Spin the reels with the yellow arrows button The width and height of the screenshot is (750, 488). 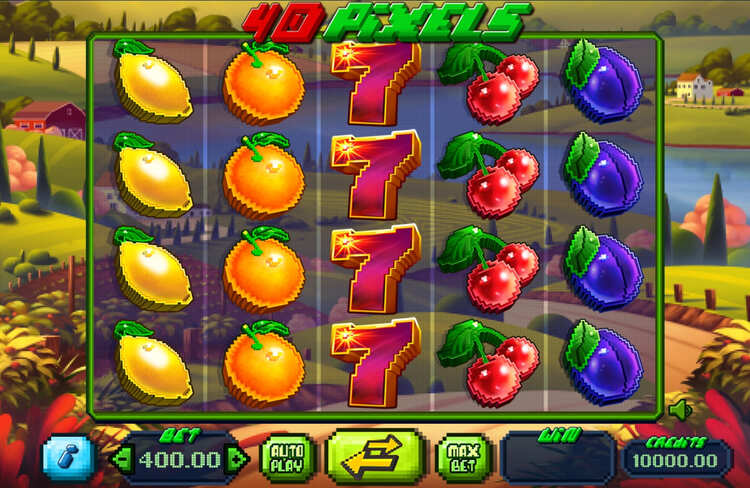(375, 459)
